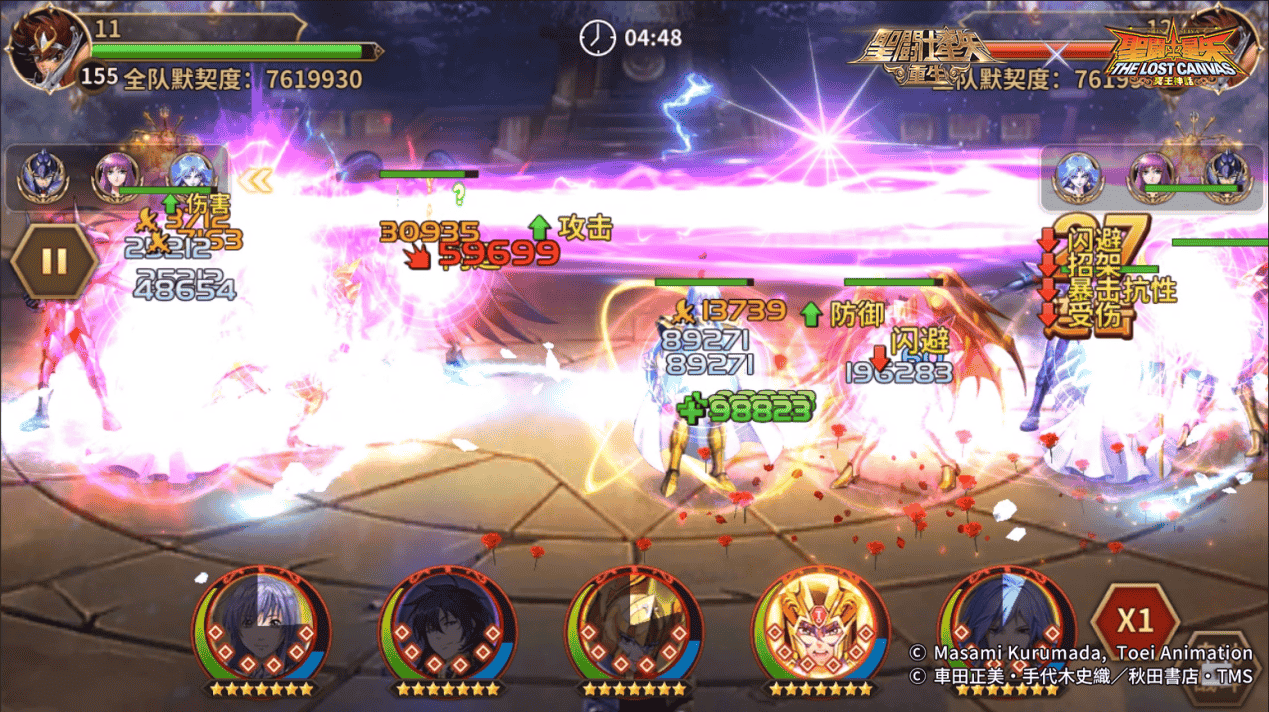Toggle the X1 battle speed button
This screenshot has height=712, width=1269.
point(1134,621)
